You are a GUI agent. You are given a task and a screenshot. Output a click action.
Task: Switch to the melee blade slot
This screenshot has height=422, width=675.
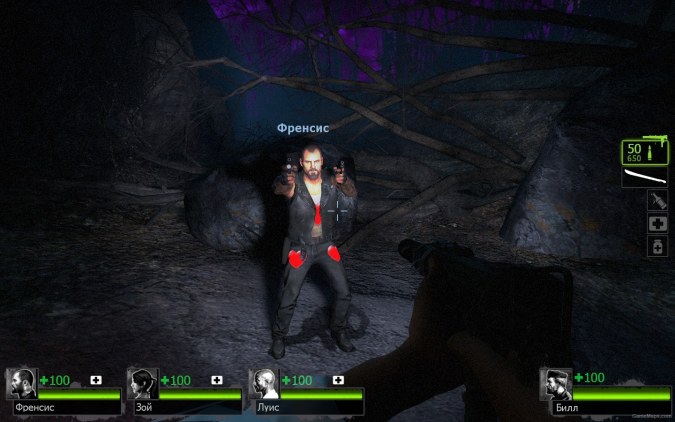click(644, 178)
